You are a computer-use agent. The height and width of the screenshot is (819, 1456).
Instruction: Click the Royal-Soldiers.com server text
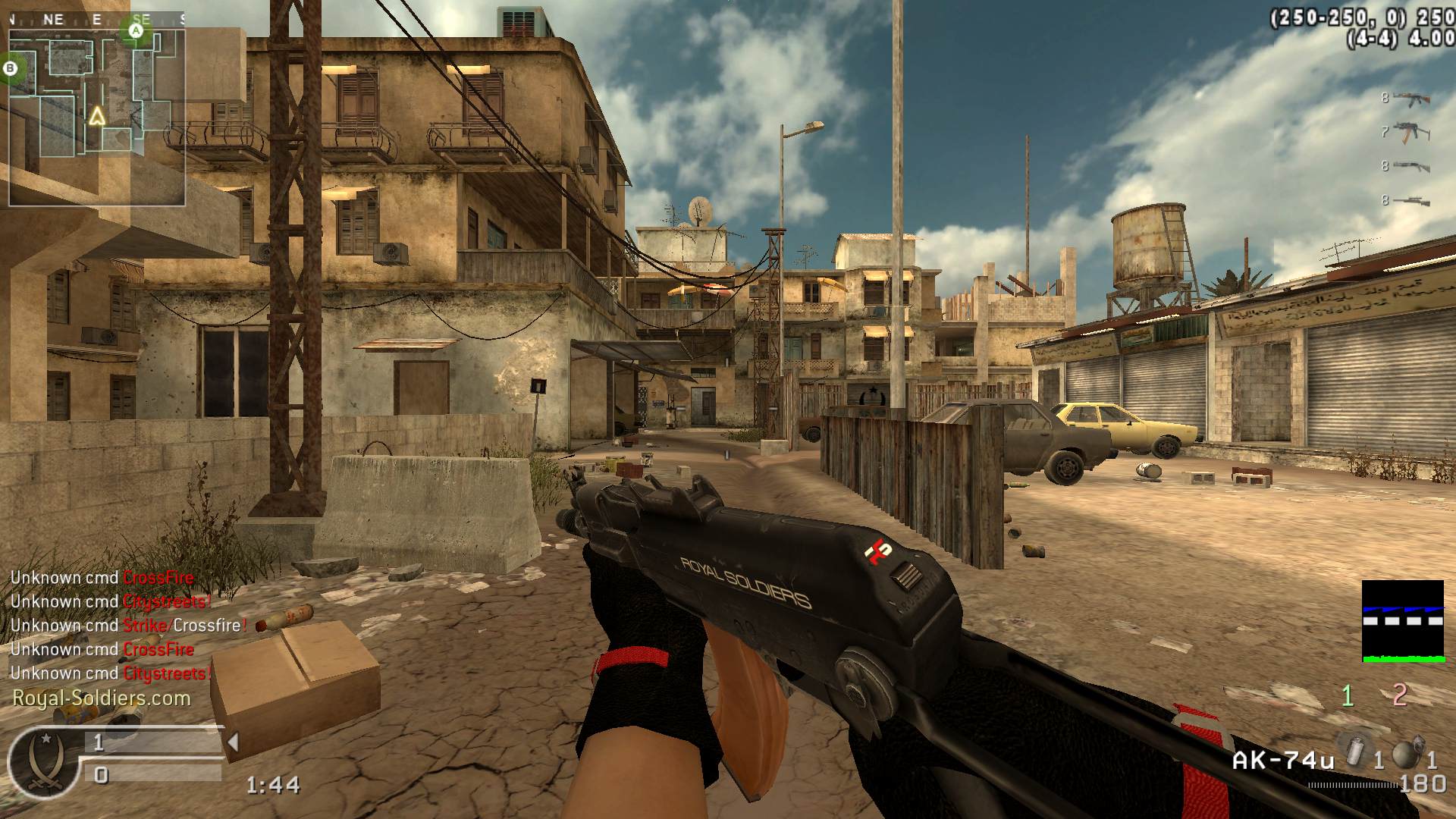(x=102, y=698)
